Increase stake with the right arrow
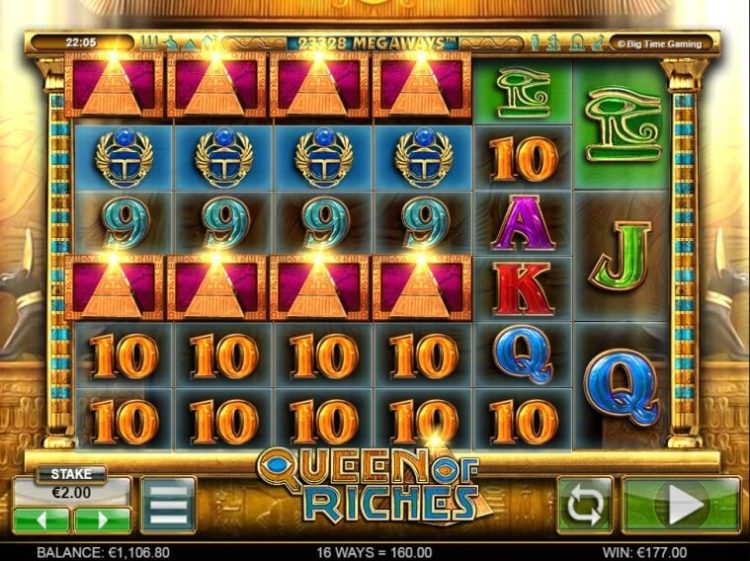Screen dimensions: 750x561 101,520
